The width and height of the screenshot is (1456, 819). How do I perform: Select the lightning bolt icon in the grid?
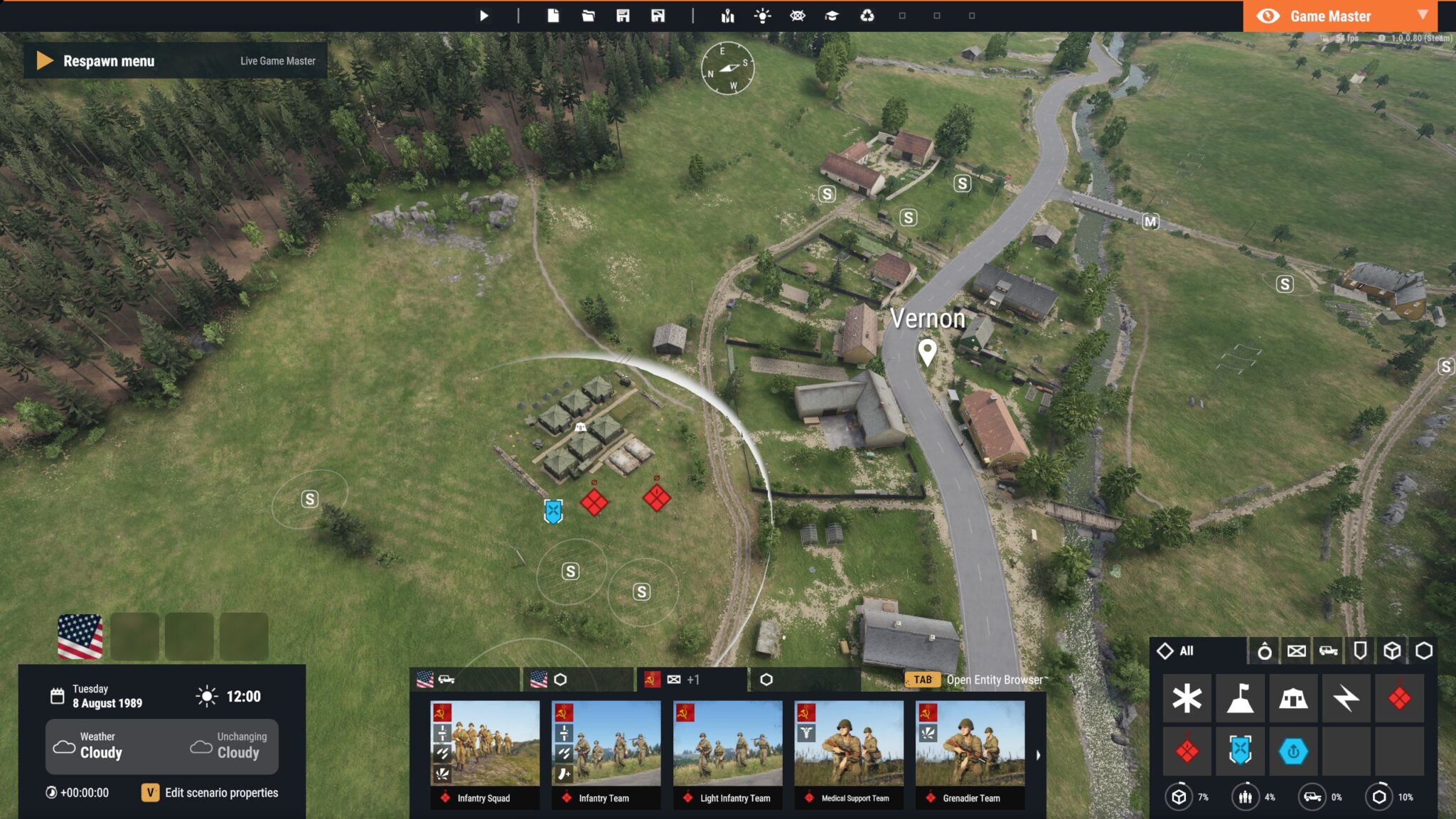point(1346,698)
